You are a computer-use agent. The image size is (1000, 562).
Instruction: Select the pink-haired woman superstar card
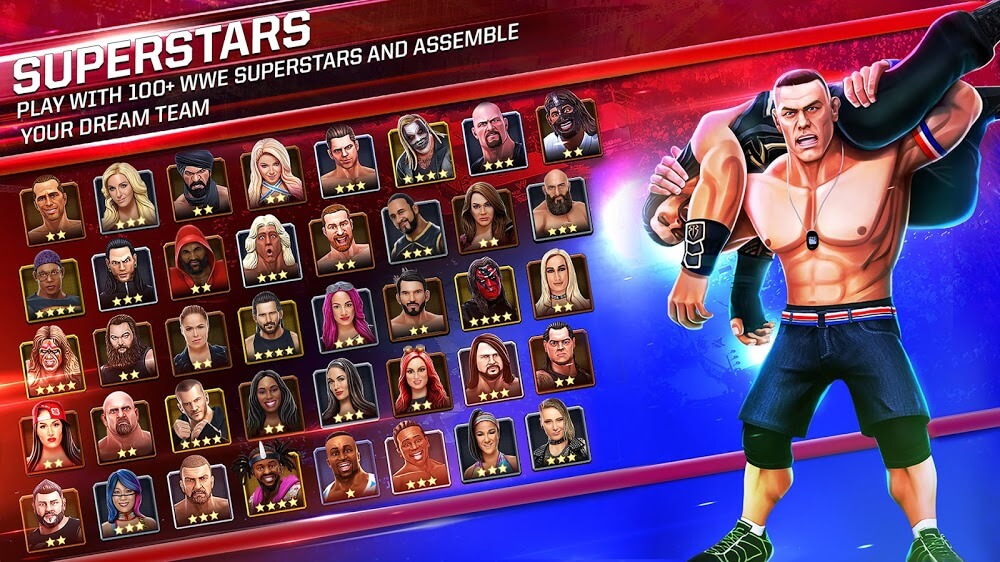click(346, 316)
